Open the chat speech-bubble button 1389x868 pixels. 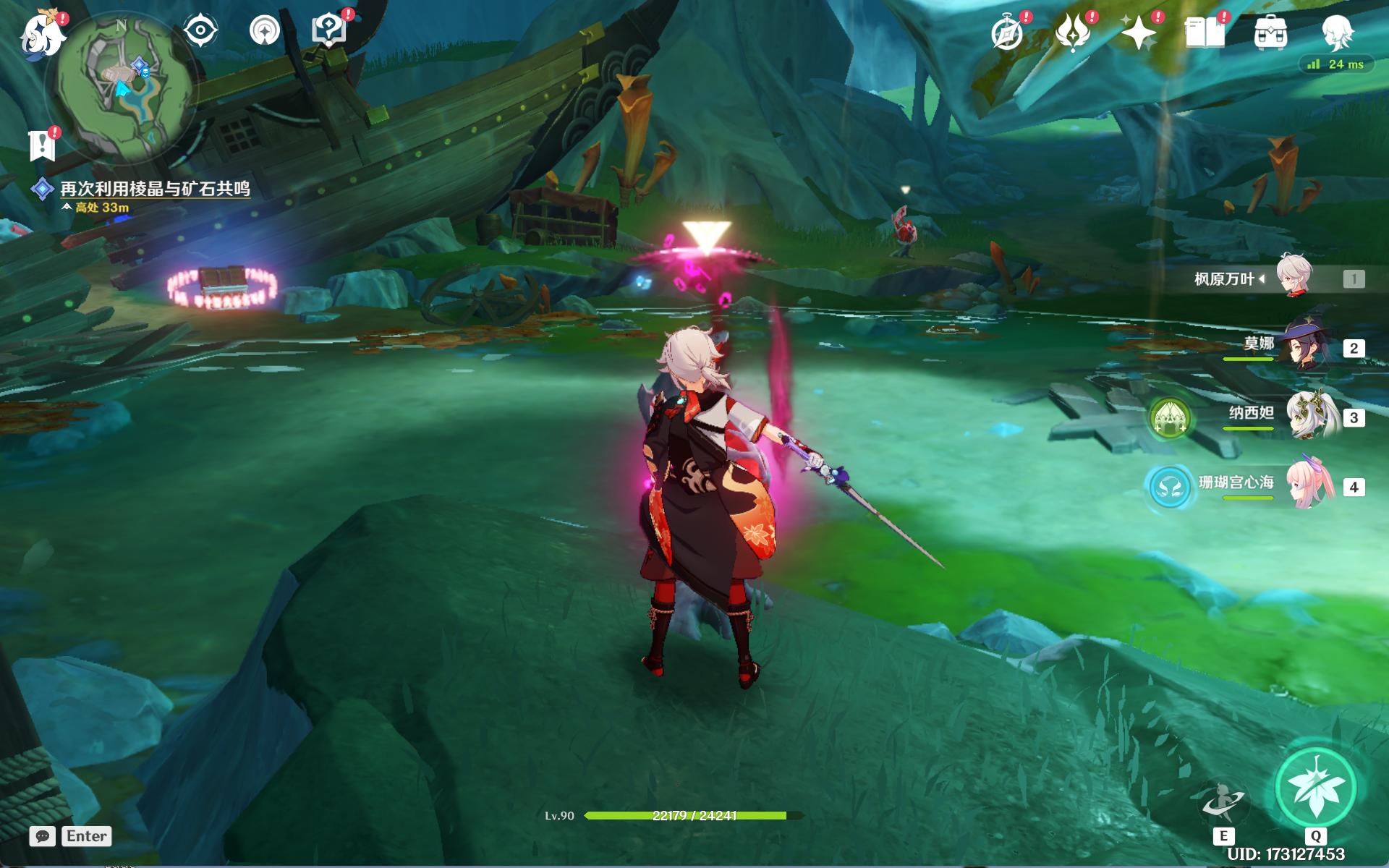tap(43, 836)
